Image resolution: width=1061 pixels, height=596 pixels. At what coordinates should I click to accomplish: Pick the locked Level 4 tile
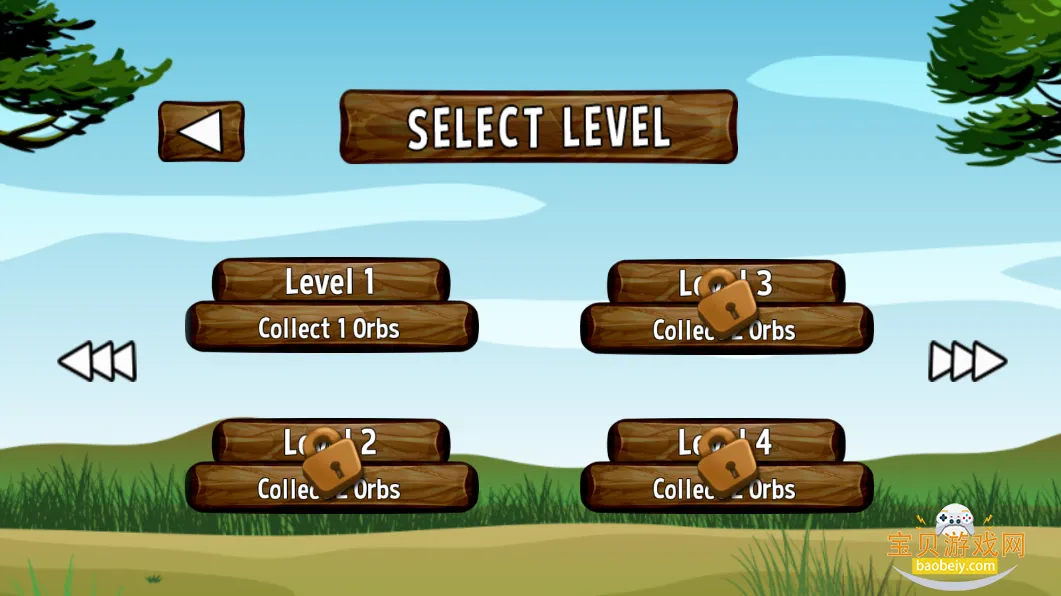click(726, 465)
